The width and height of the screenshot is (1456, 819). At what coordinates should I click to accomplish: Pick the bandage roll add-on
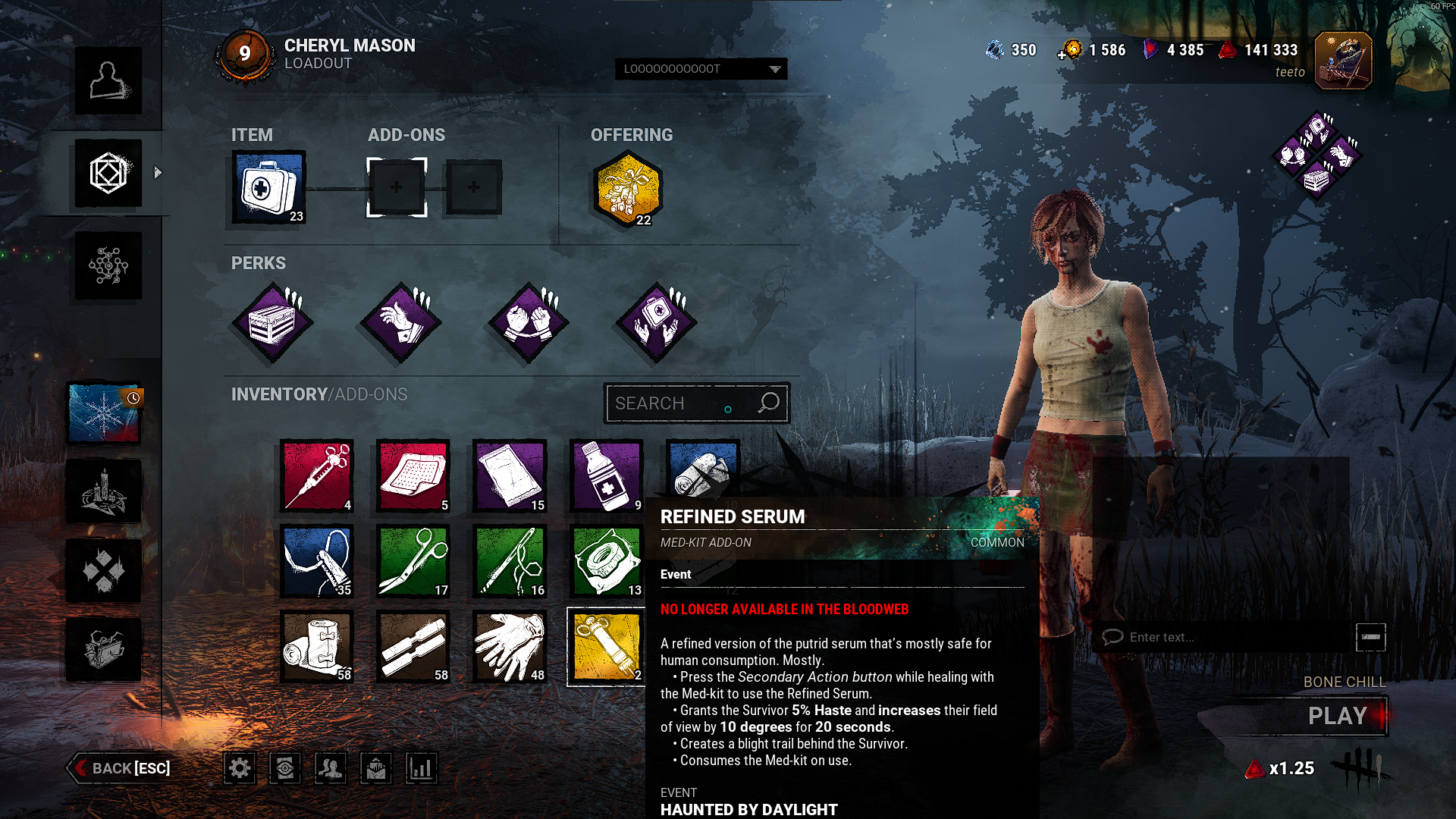[316, 646]
